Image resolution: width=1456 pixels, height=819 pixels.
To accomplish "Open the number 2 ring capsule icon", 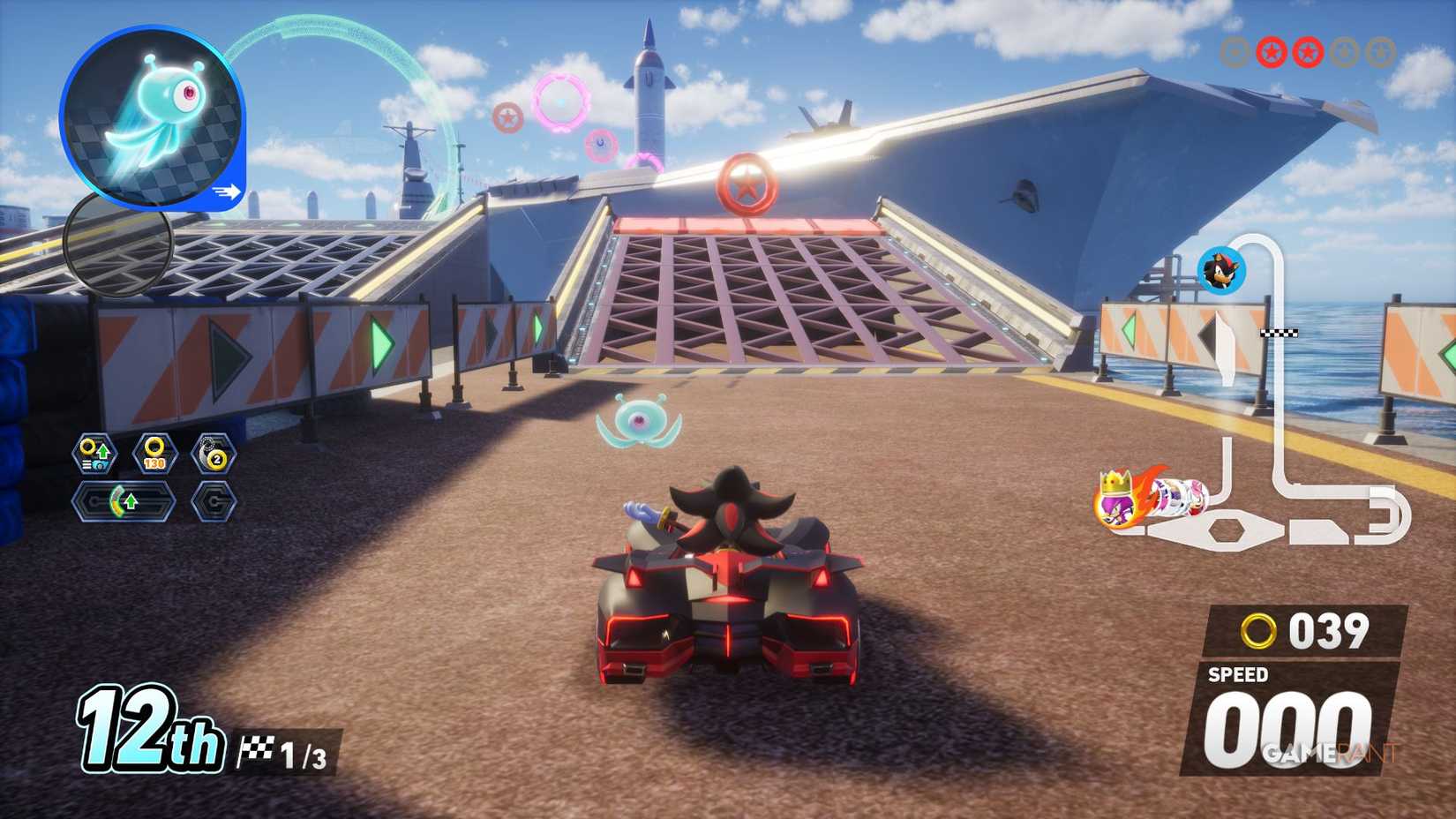I will pyautogui.click(x=214, y=454).
